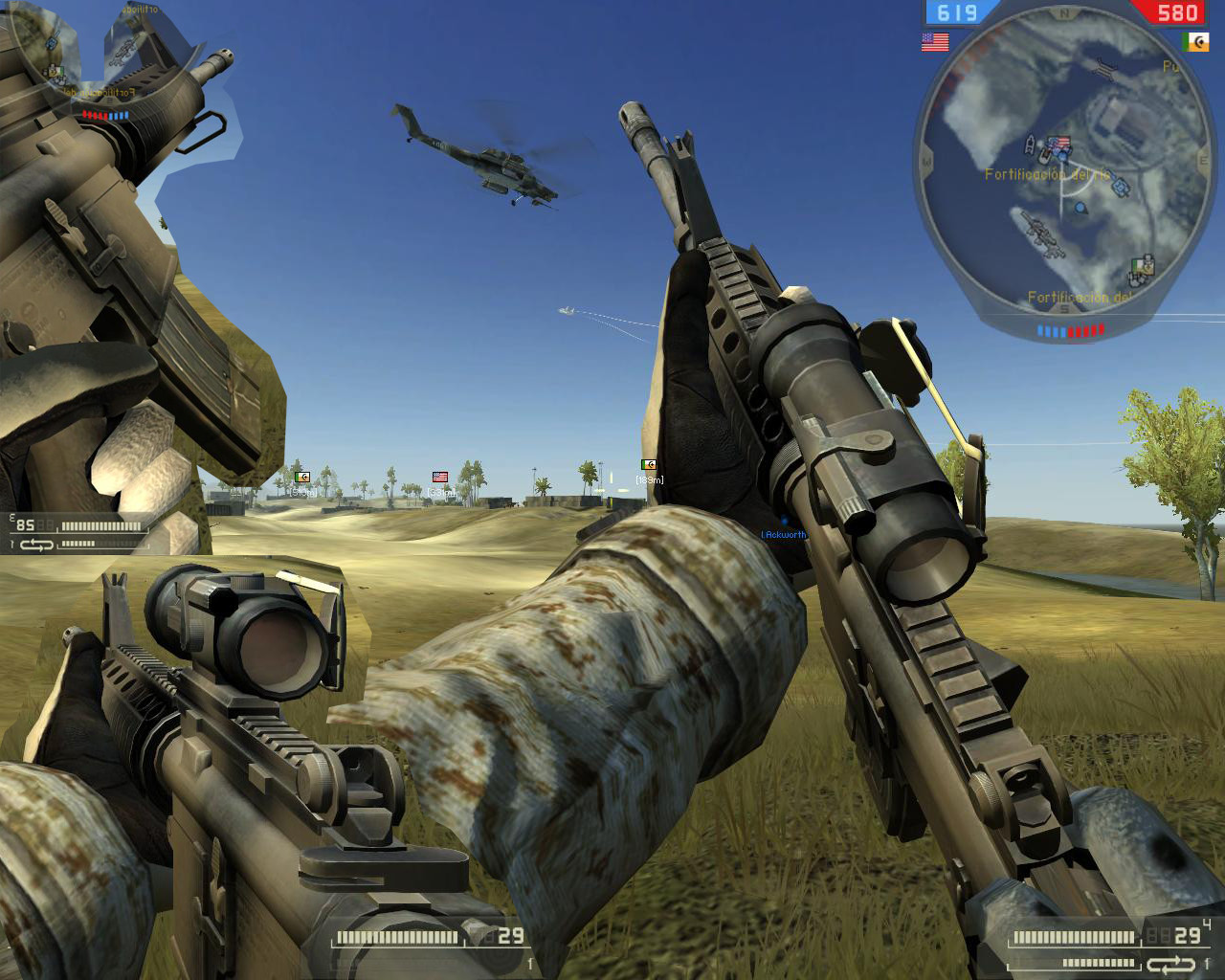
Task: Click the MEC faction flag icon top right
Action: tap(1195, 42)
